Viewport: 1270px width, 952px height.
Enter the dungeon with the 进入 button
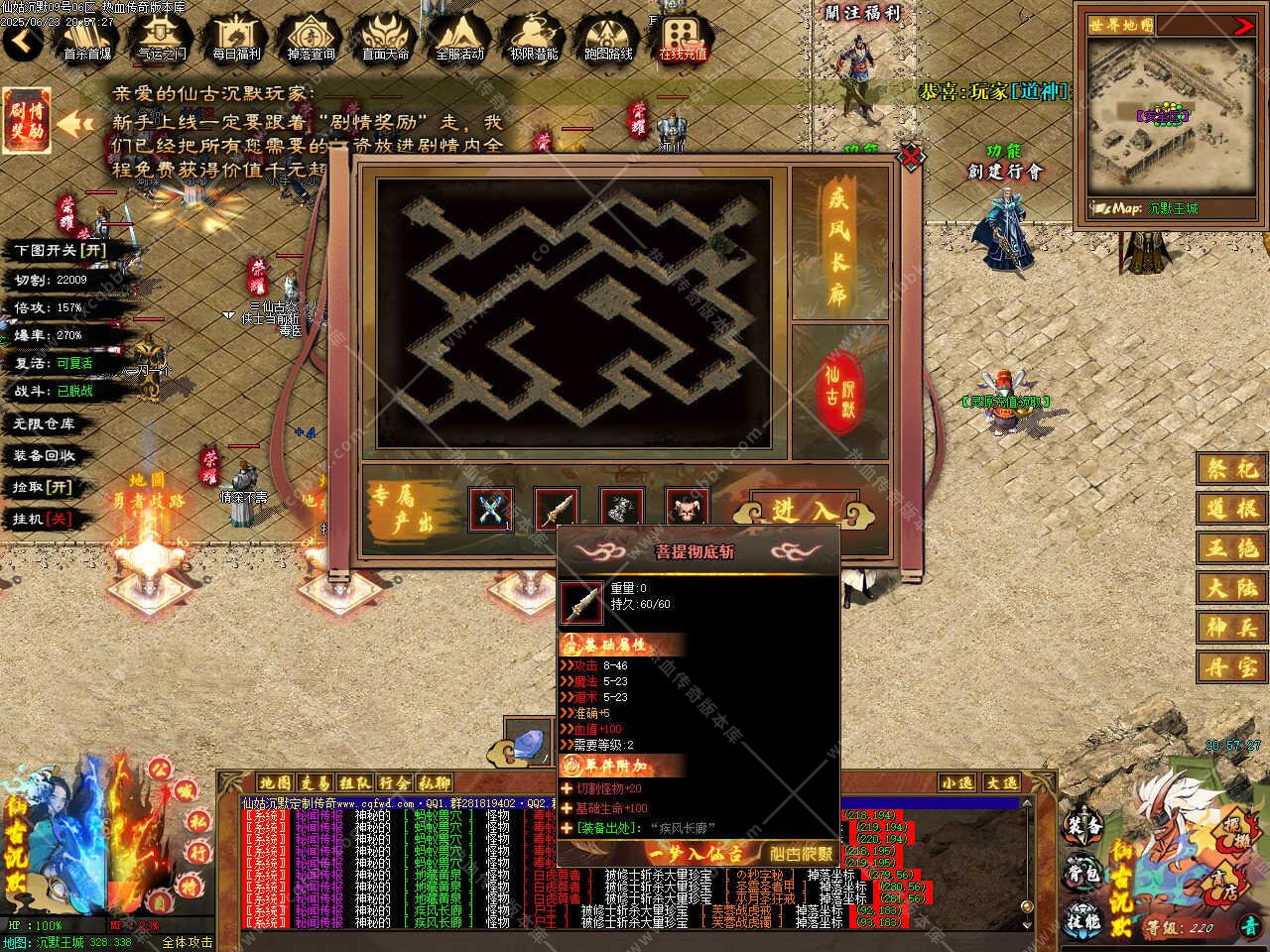point(804,510)
